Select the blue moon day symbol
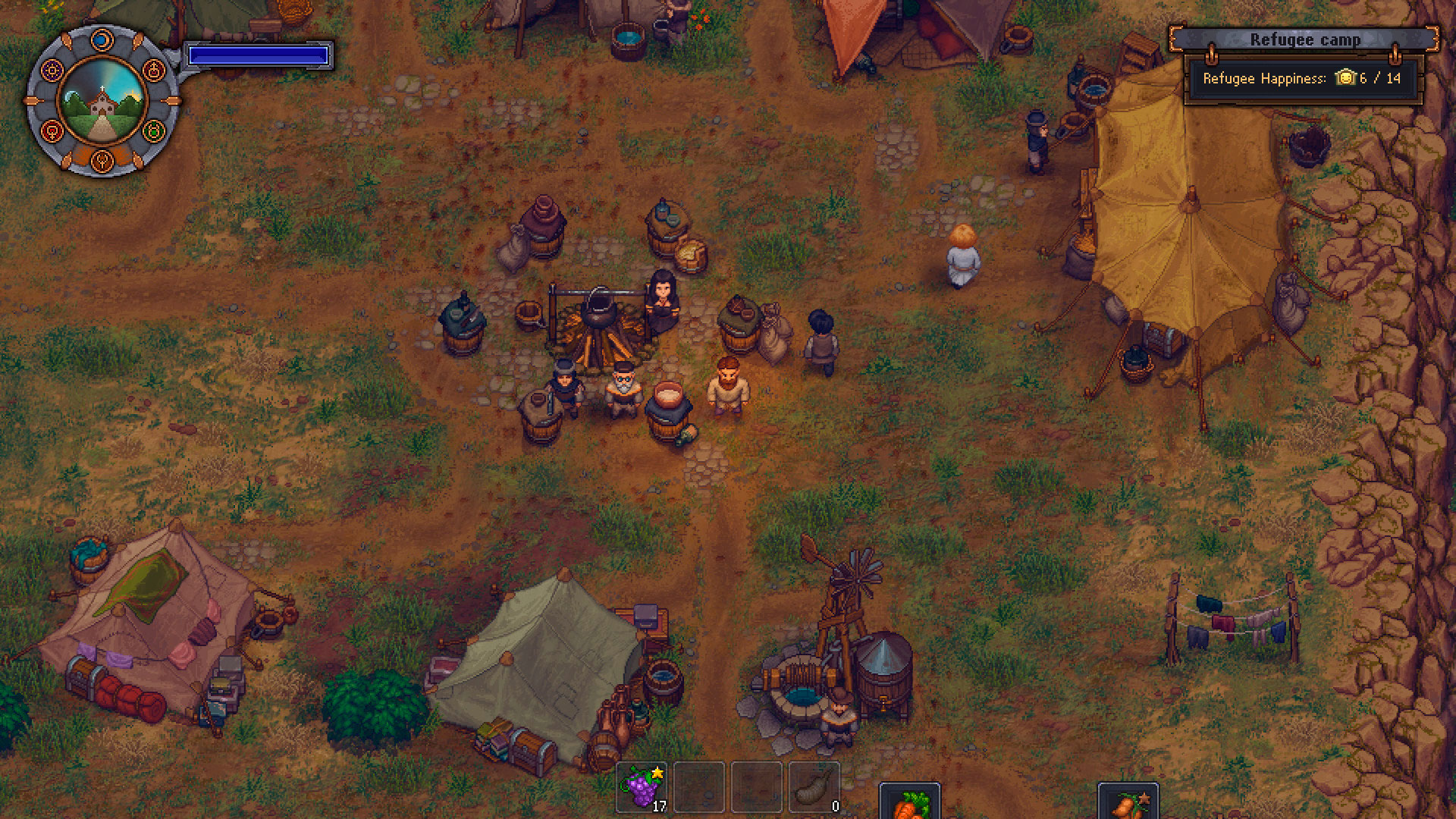The width and height of the screenshot is (1456, 819). pyautogui.click(x=102, y=39)
